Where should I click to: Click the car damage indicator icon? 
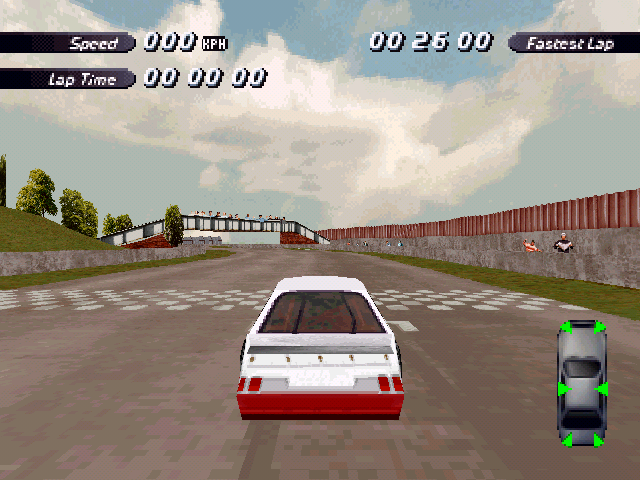[583, 385]
